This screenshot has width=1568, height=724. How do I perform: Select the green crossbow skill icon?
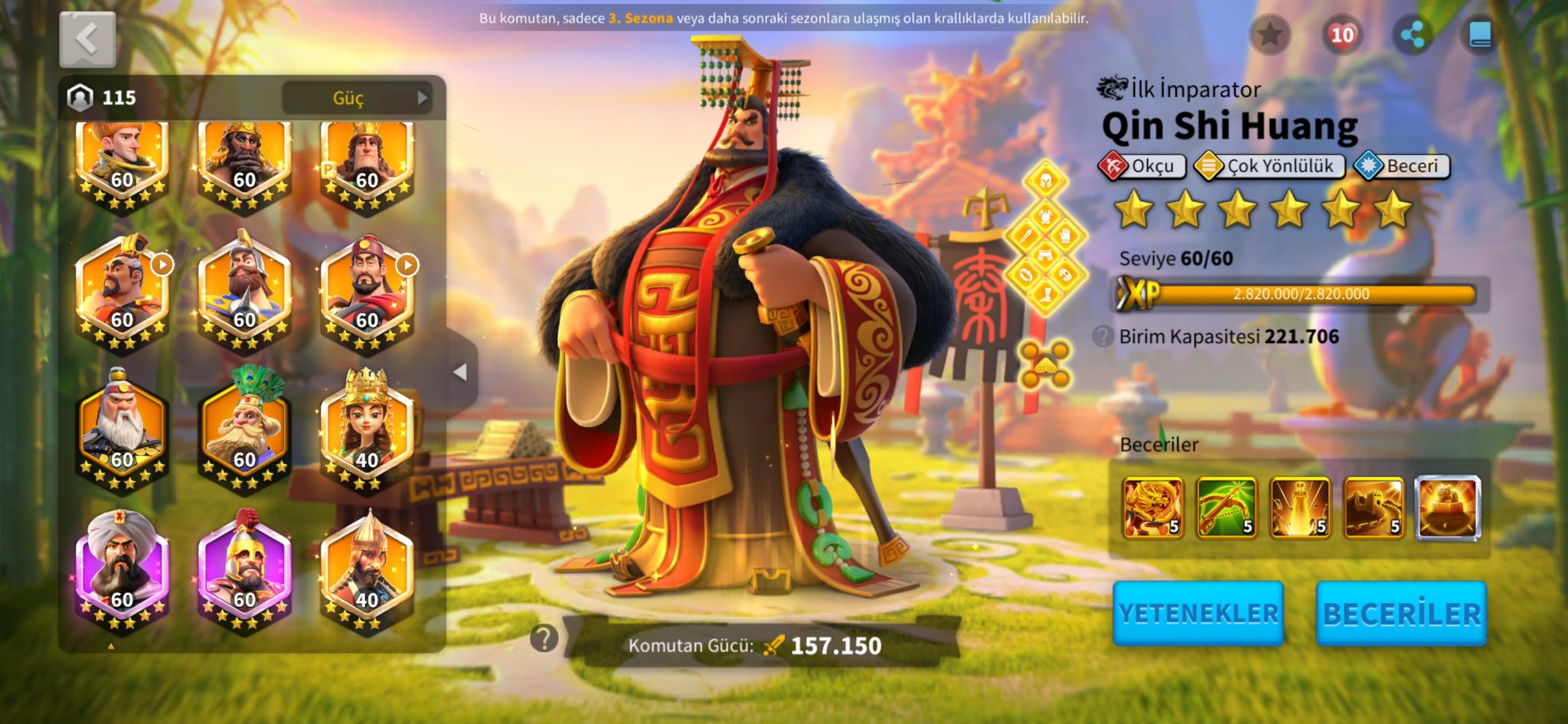(1226, 507)
